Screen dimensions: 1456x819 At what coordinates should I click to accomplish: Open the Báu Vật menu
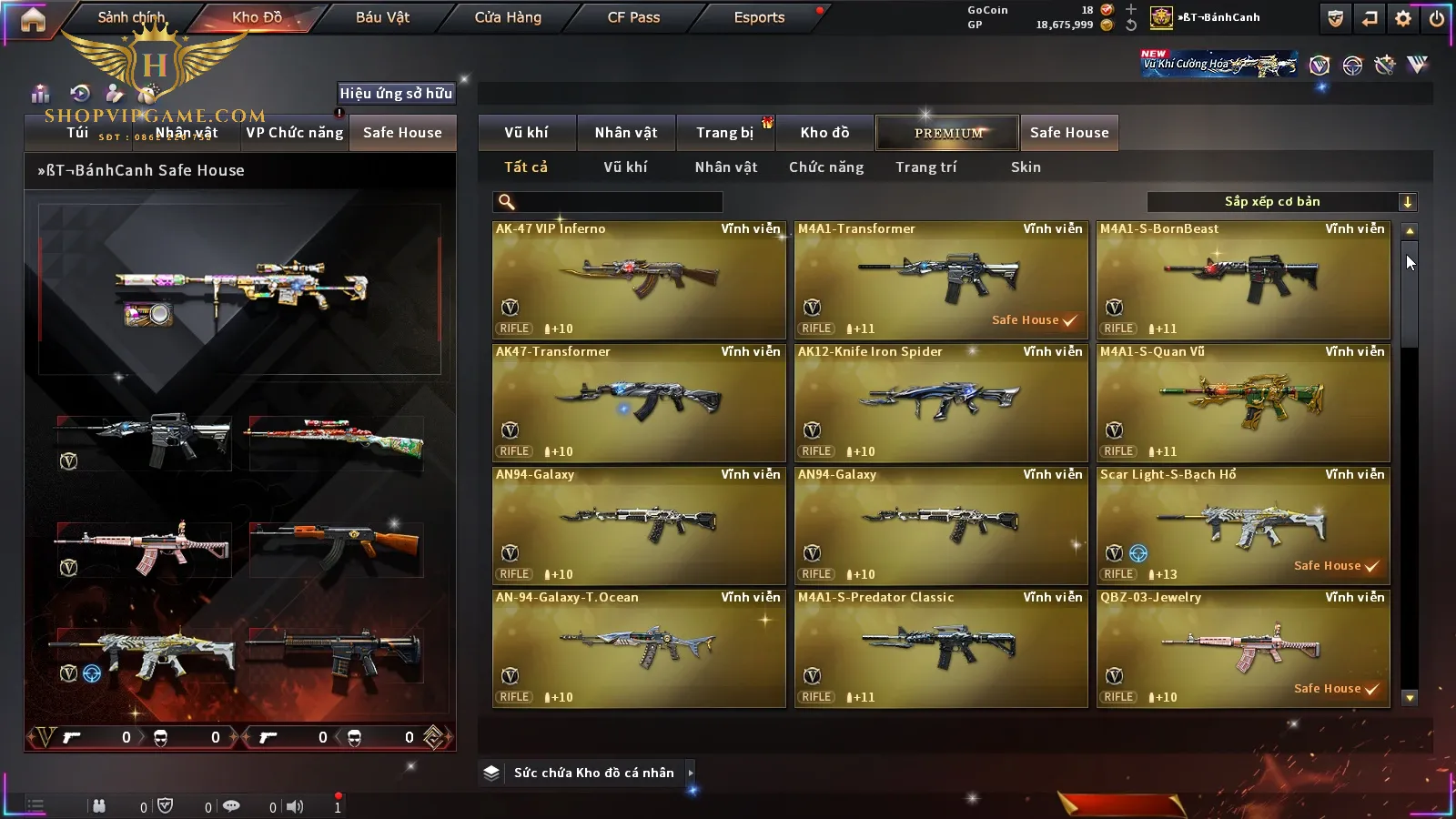point(382,17)
